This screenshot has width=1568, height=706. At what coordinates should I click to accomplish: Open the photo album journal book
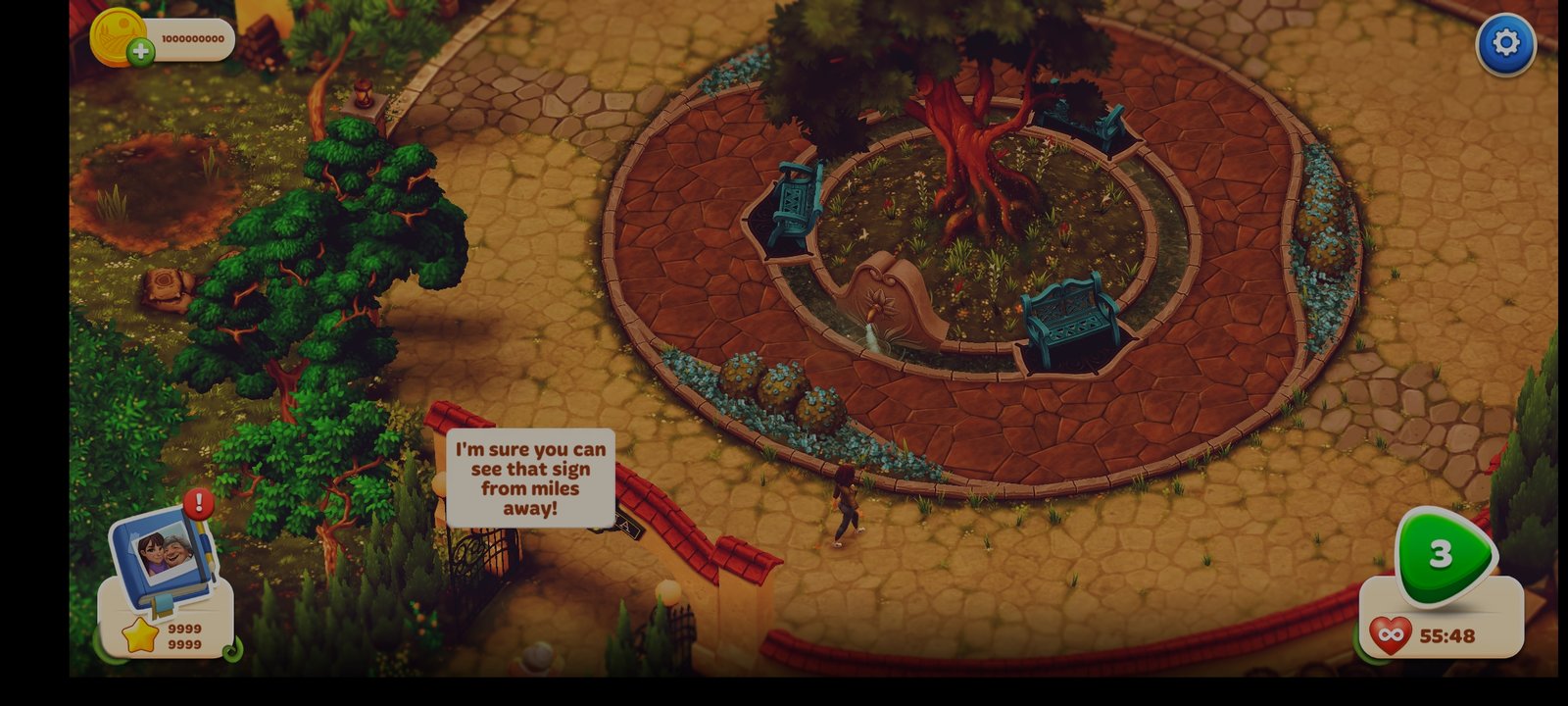coord(163,553)
